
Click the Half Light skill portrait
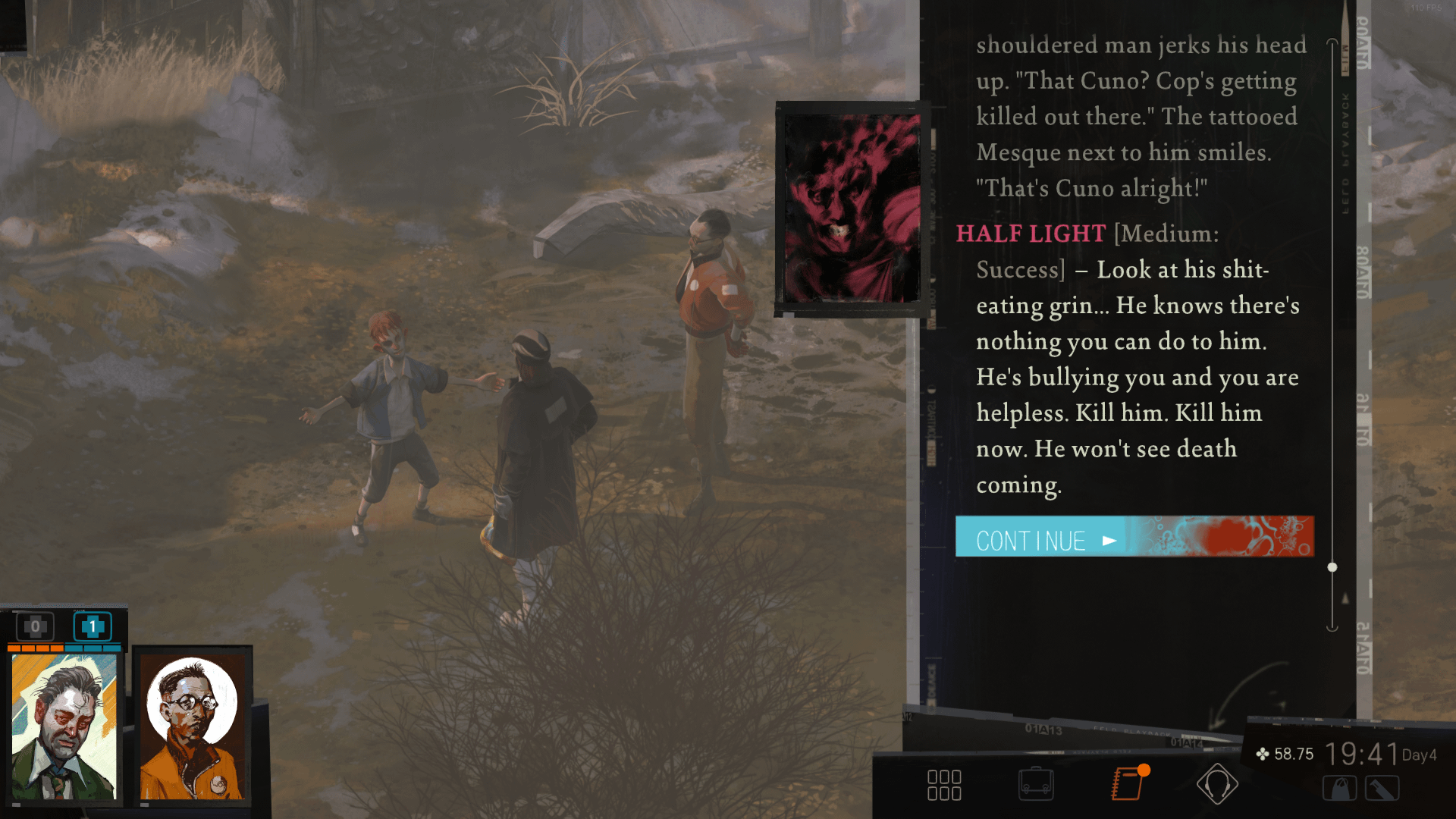click(851, 208)
